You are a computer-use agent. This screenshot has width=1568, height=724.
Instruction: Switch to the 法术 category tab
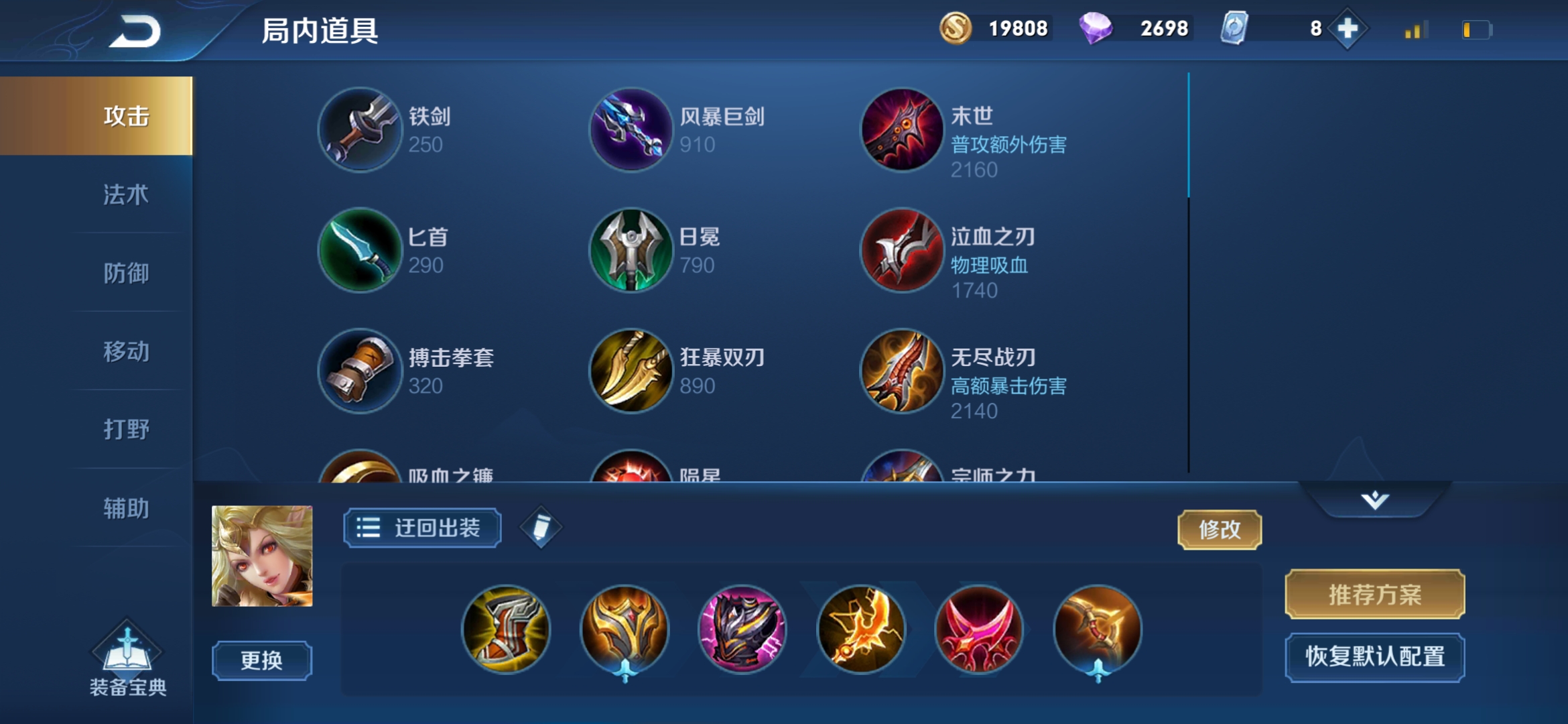pyautogui.click(x=126, y=196)
